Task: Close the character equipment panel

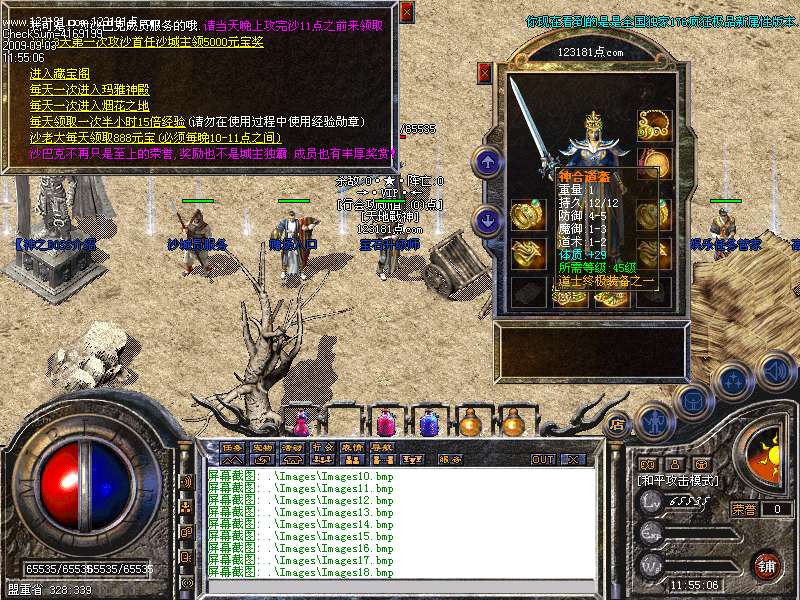Action: 485,72
